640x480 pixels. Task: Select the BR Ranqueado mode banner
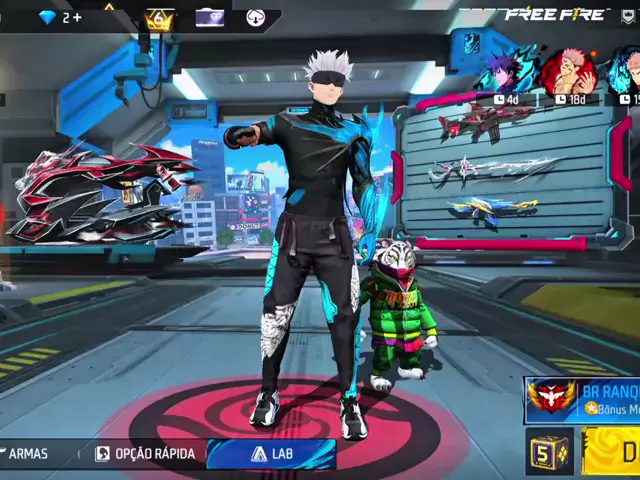click(x=583, y=399)
